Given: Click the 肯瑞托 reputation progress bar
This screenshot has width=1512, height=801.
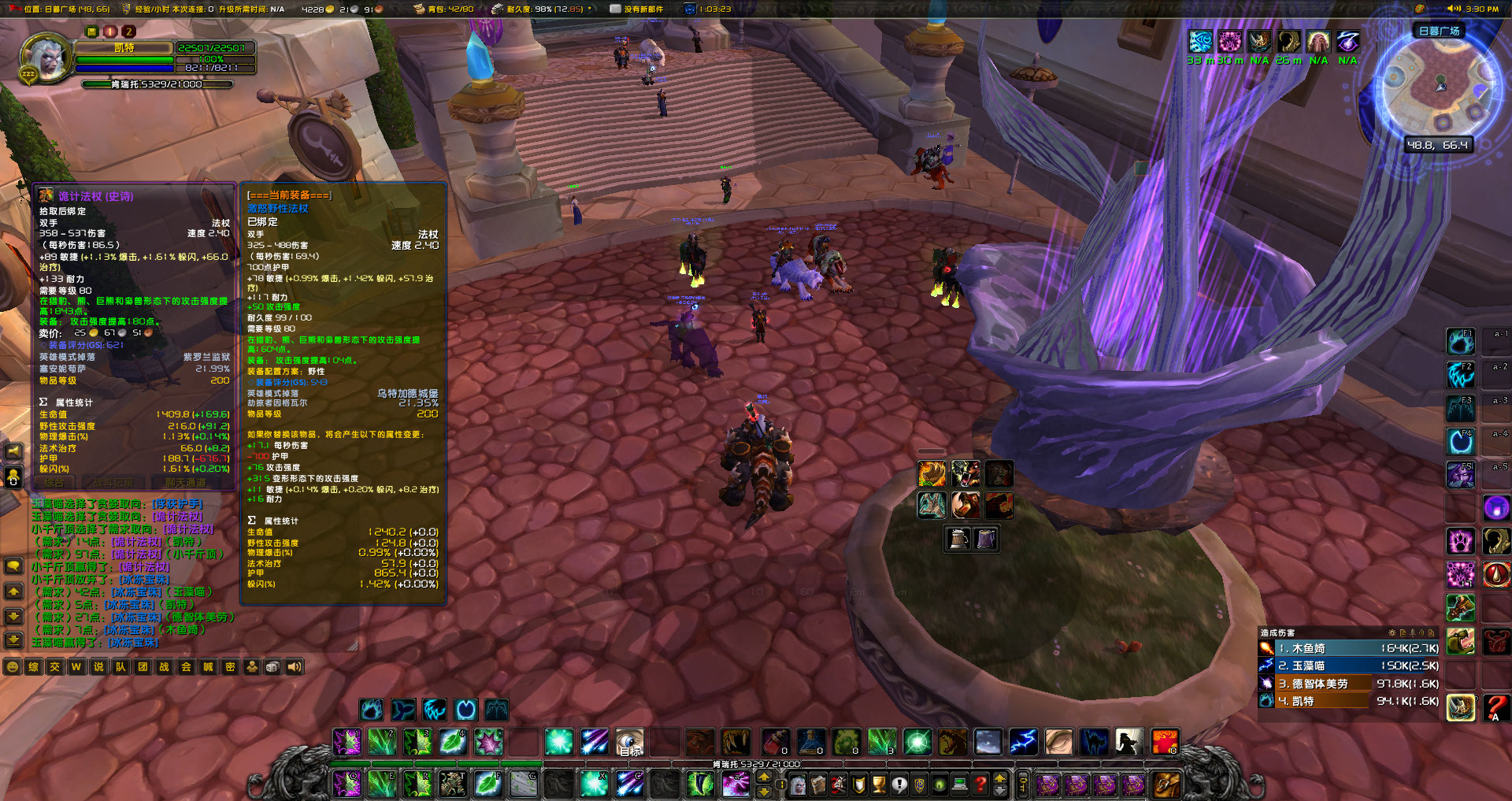Looking at the screenshot, I should click(157, 84).
